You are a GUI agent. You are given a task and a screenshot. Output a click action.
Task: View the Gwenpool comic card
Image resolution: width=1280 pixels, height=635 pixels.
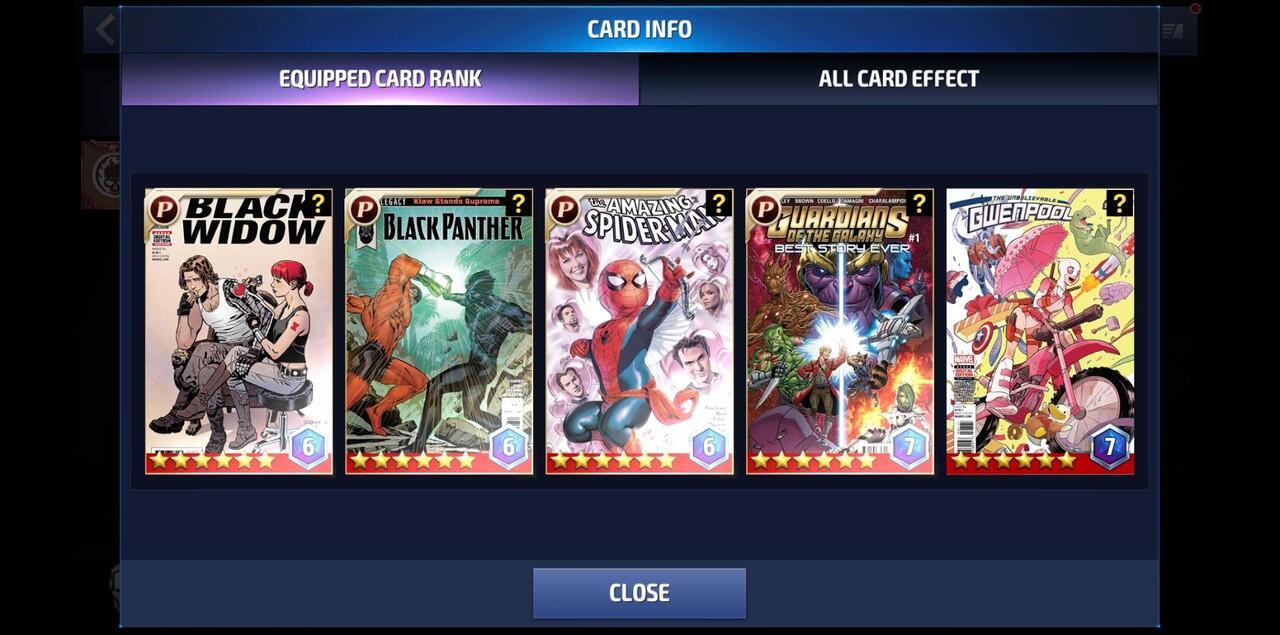[x=1040, y=330]
